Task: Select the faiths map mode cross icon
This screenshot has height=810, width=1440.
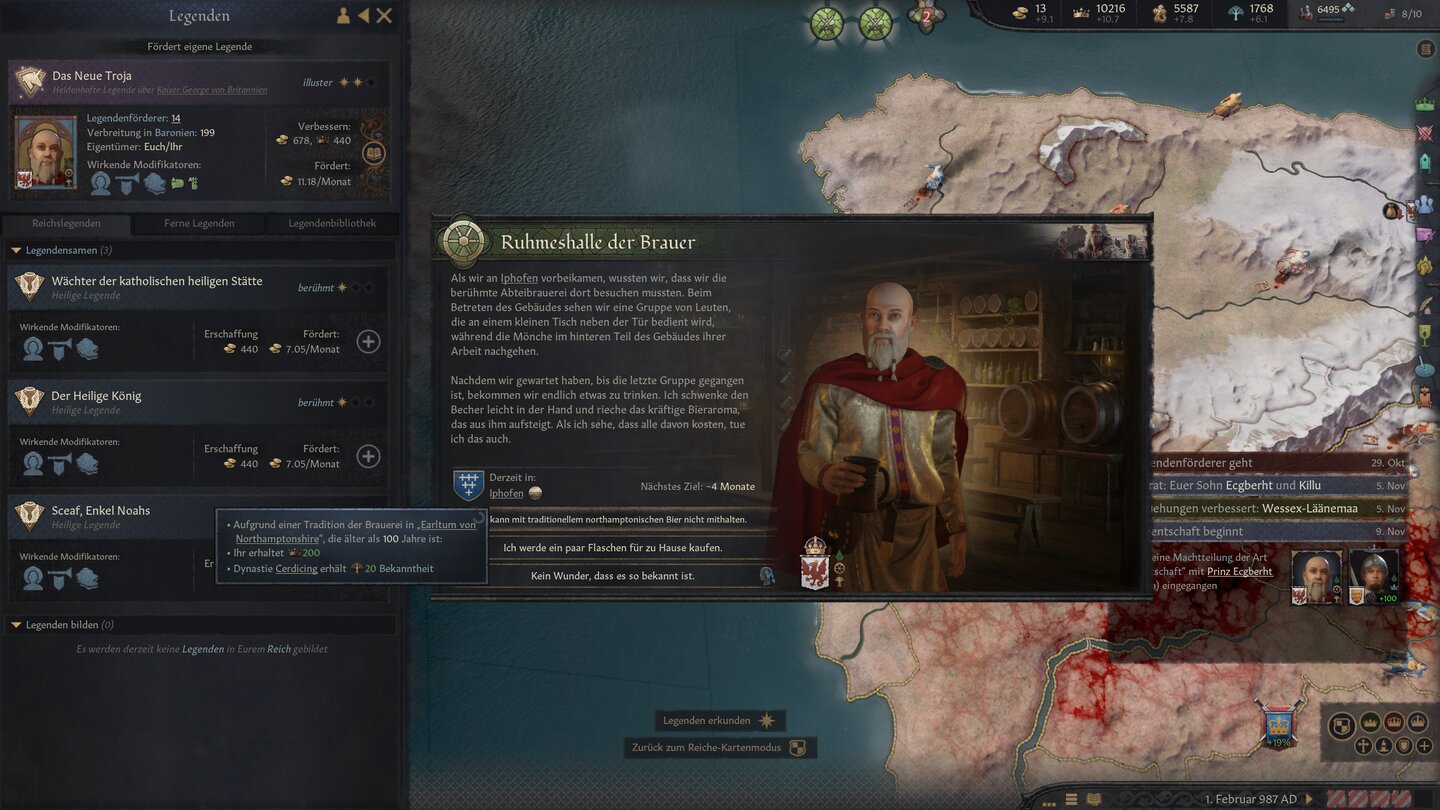Action: pos(1362,745)
